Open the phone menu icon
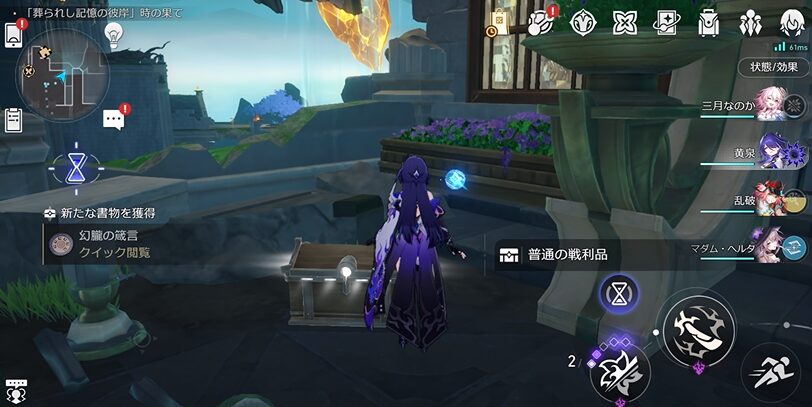 13,35
